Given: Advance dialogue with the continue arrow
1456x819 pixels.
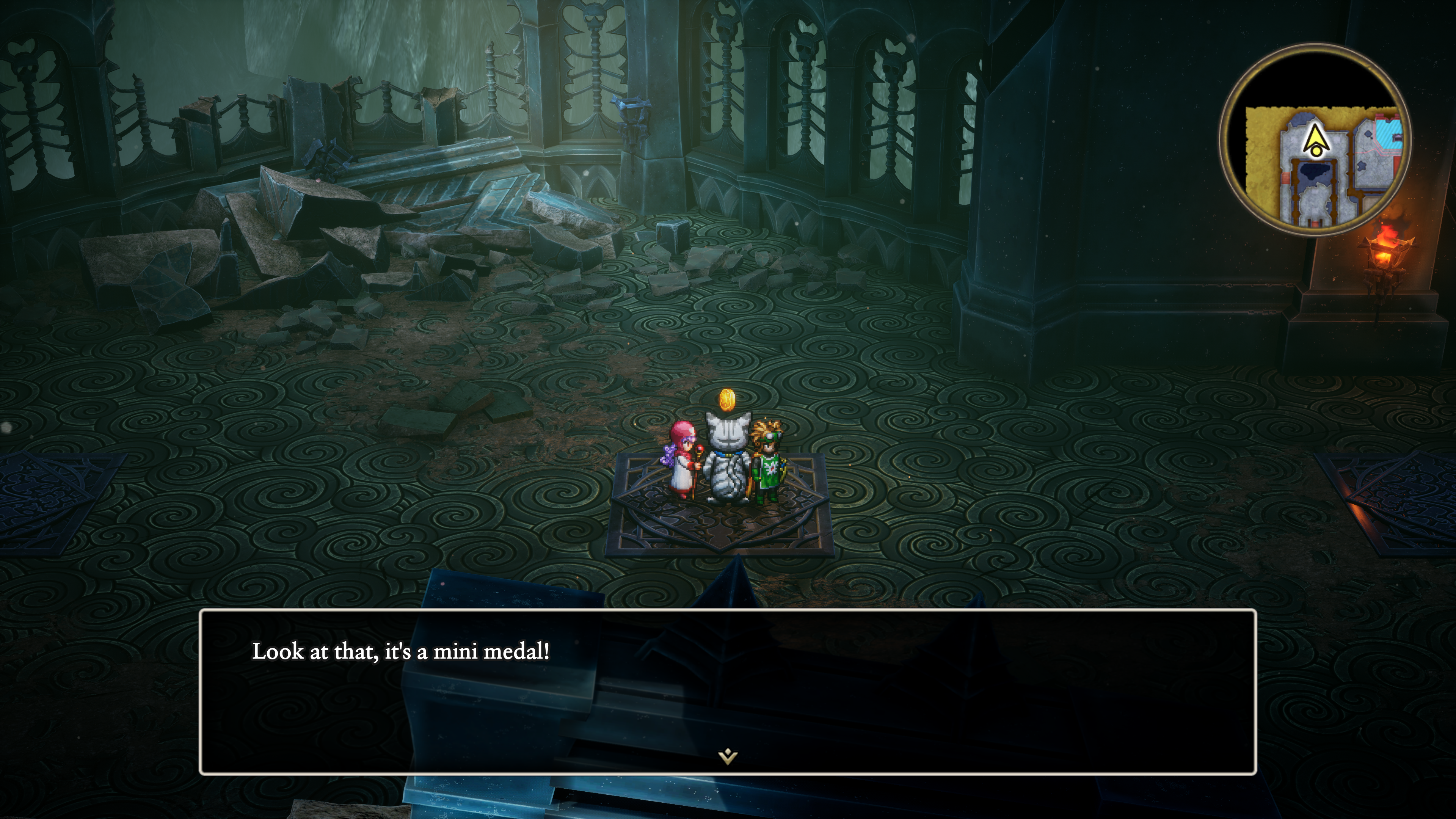Looking at the screenshot, I should point(728,756).
